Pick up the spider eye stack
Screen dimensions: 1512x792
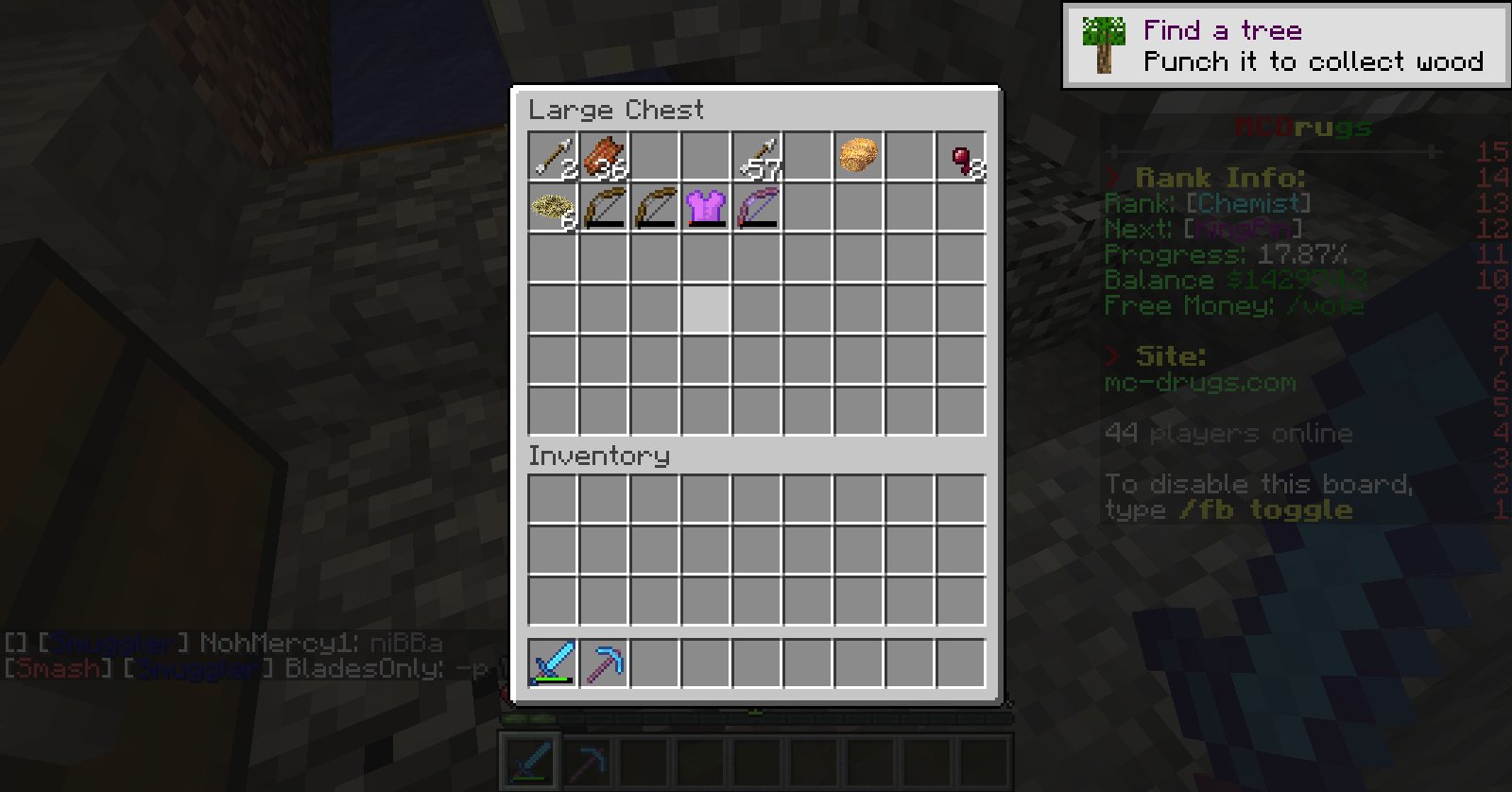961,156
